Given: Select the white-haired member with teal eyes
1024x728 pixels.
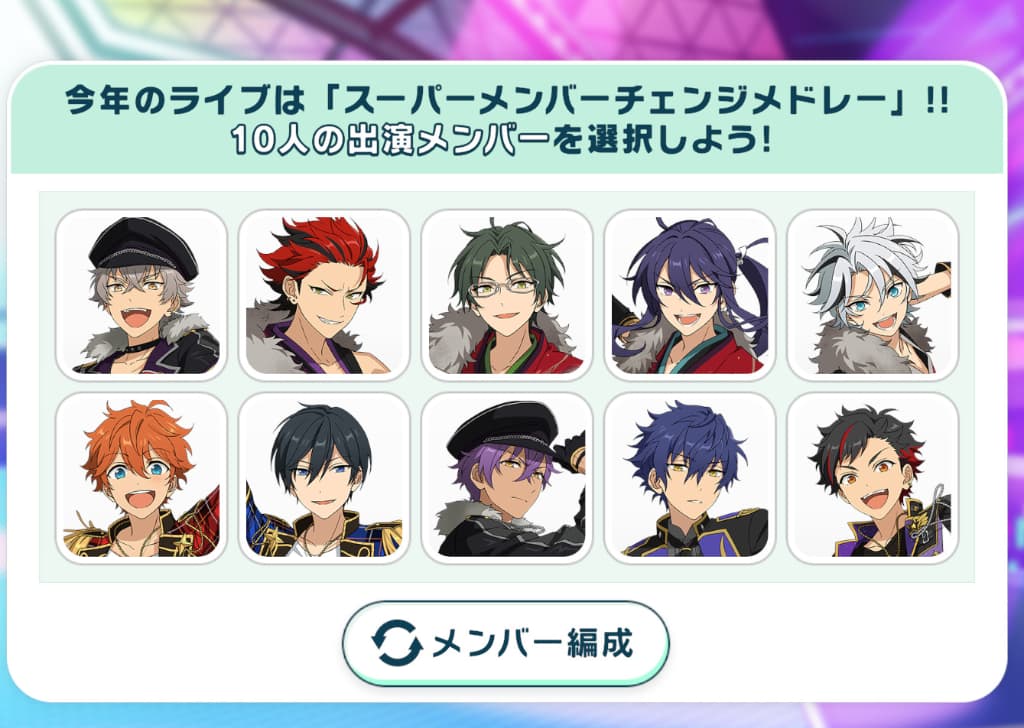Looking at the screenshot, I should (872, 295).
